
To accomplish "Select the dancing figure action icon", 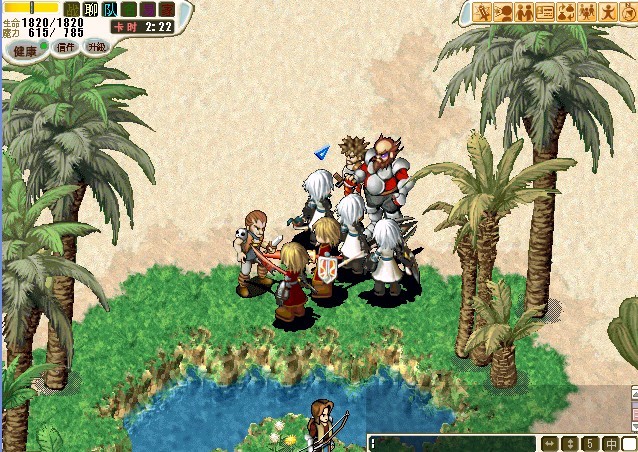I will click(608, 13).
